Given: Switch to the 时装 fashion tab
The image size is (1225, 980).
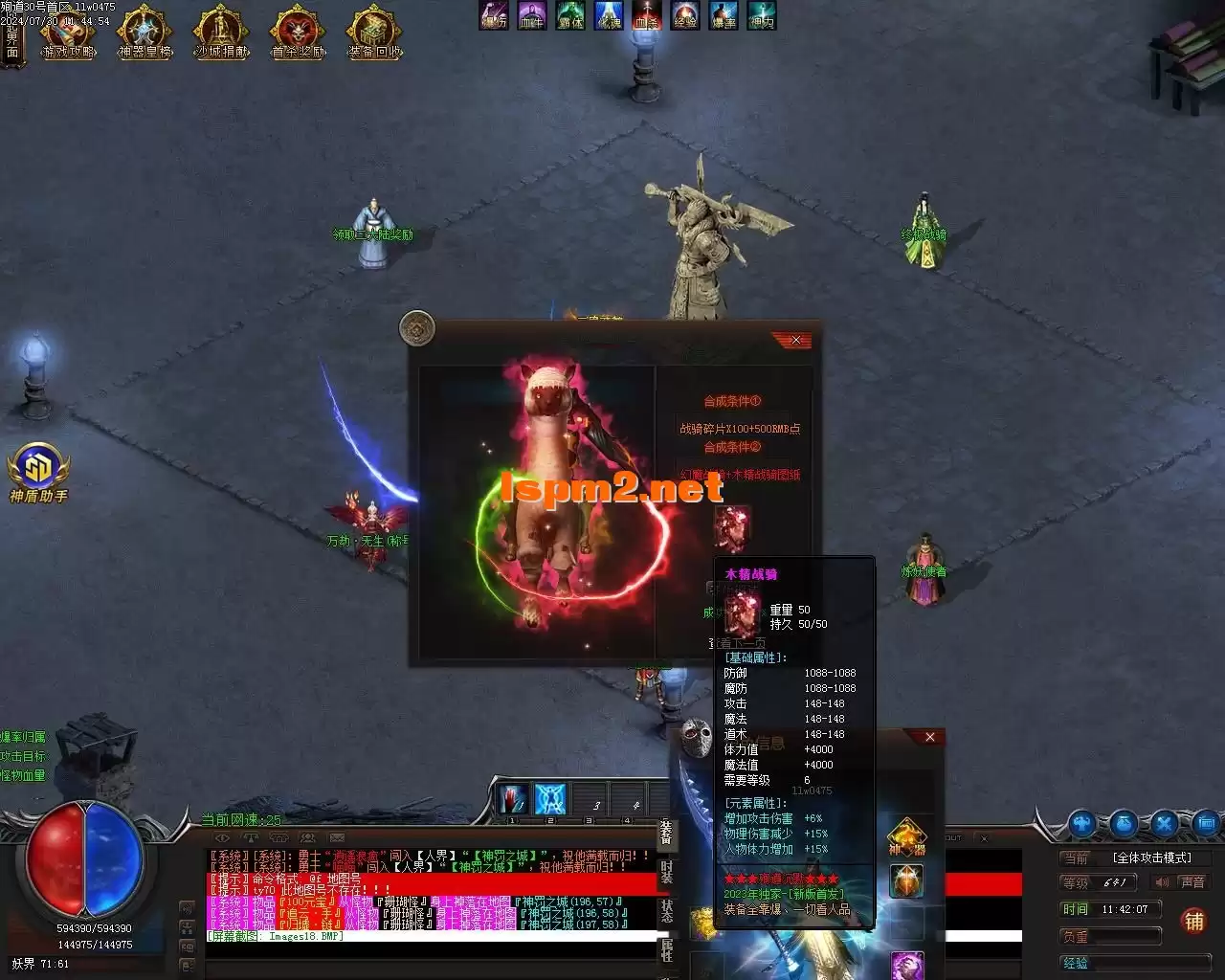Looking at the screenshot, I should [666, 873].
